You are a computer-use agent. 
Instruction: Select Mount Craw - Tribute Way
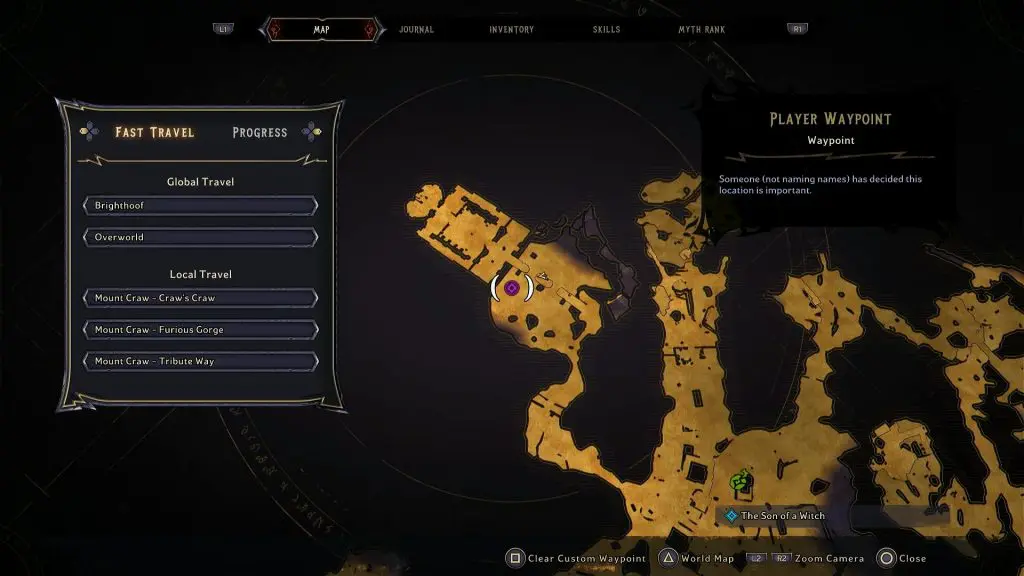[201, 362]
